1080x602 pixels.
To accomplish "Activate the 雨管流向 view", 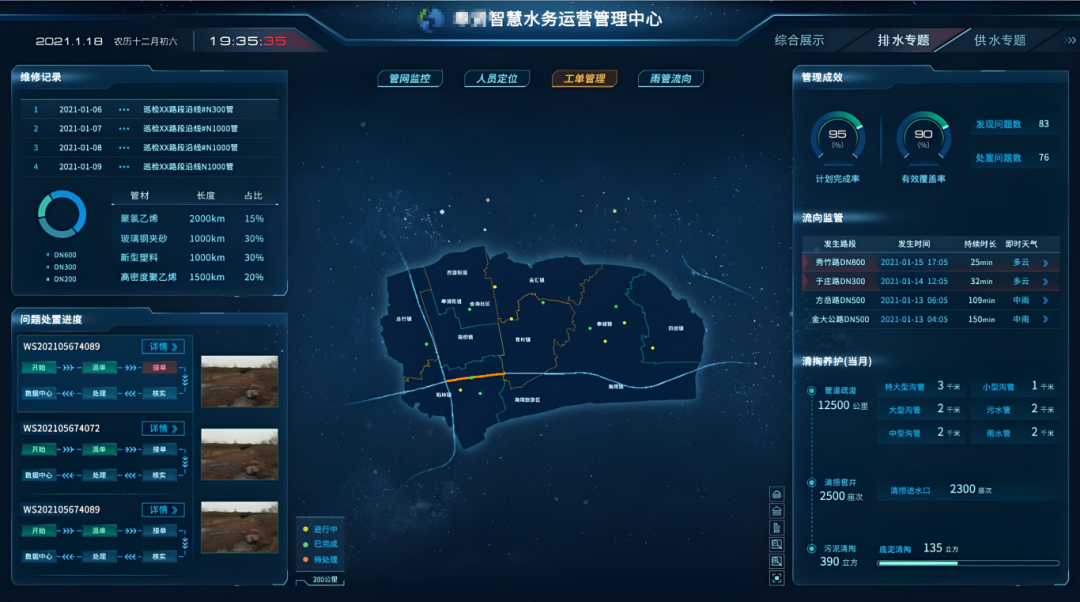I will pos(671,78).
